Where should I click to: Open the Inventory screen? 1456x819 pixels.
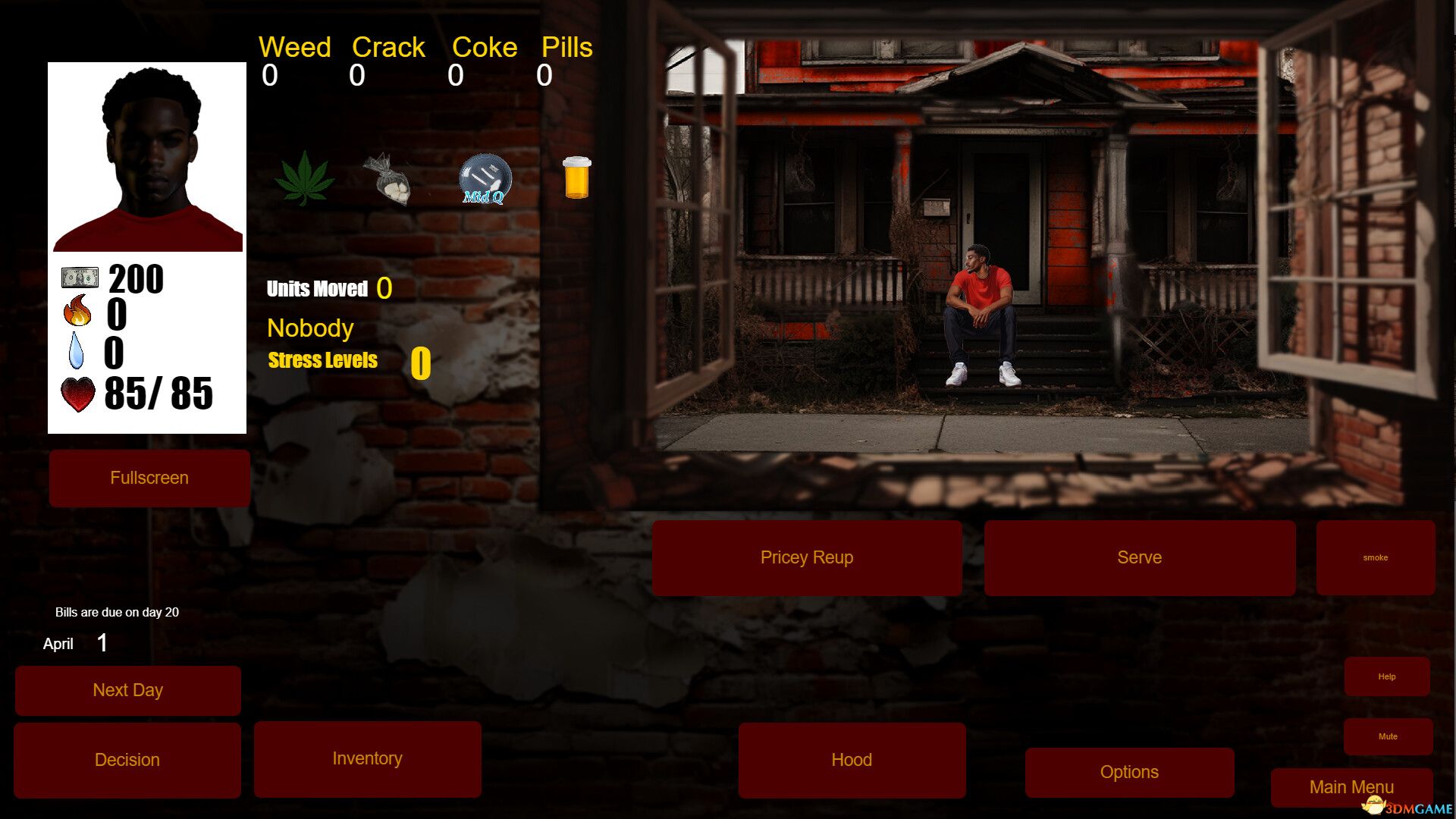[x=367, y=758]
